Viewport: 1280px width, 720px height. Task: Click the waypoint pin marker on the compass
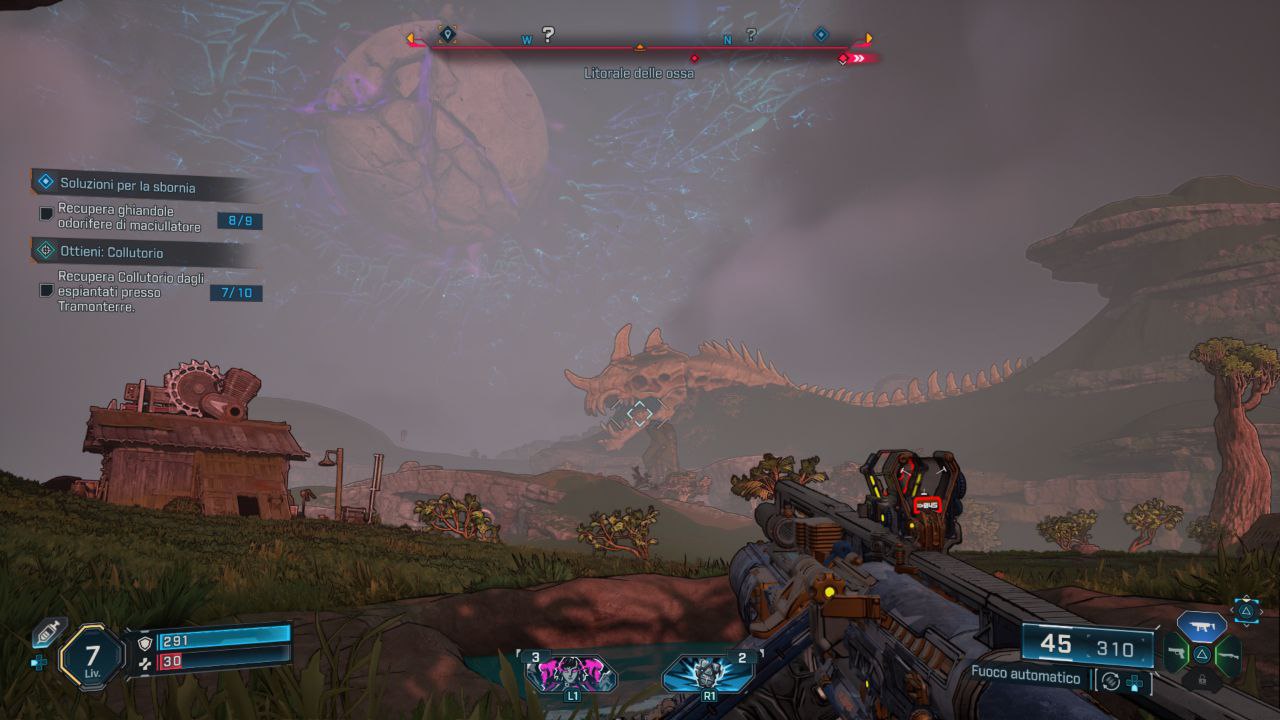click(x=447, y=35)
